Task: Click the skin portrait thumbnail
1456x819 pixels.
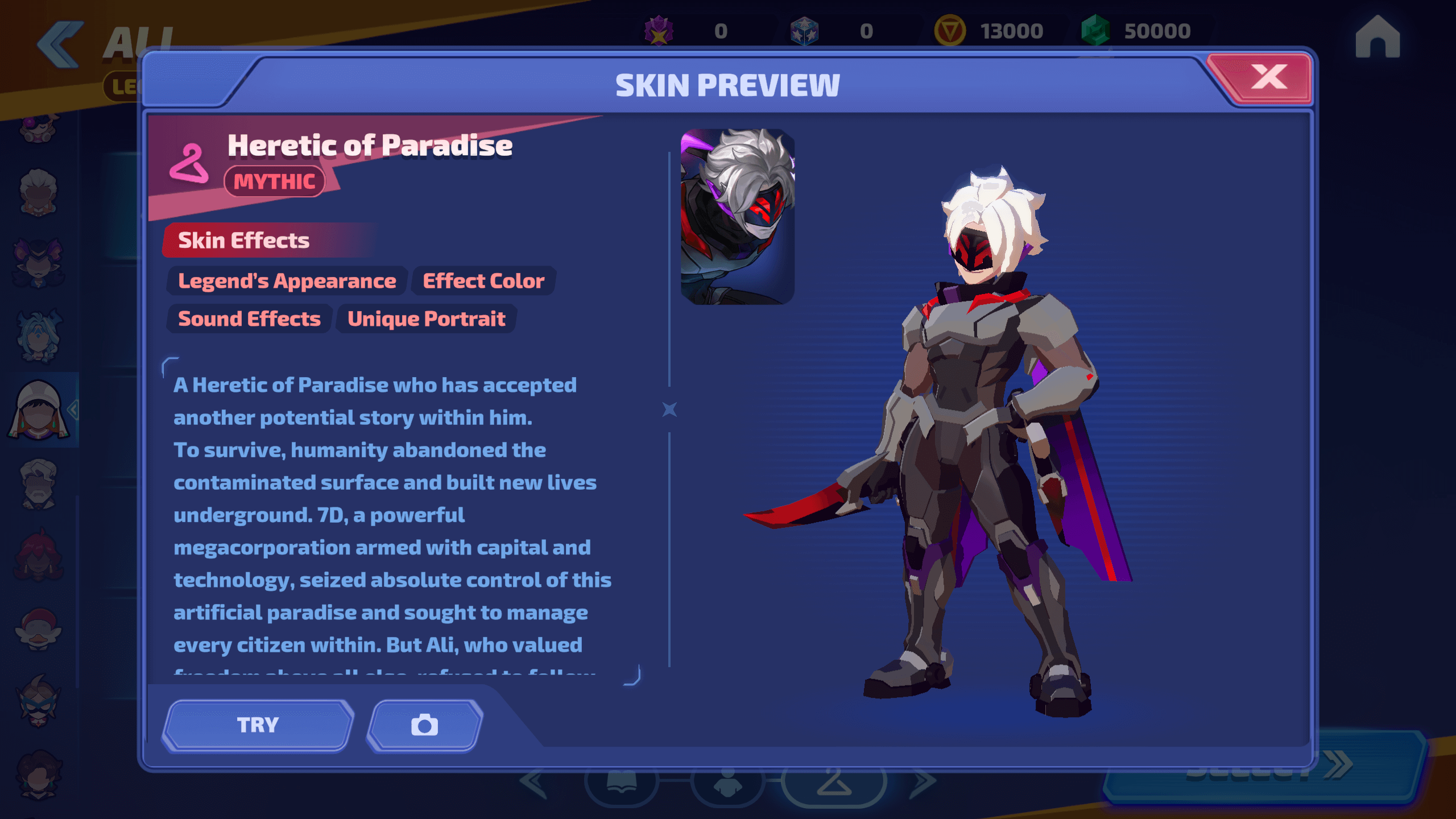Action: (738, 217)
